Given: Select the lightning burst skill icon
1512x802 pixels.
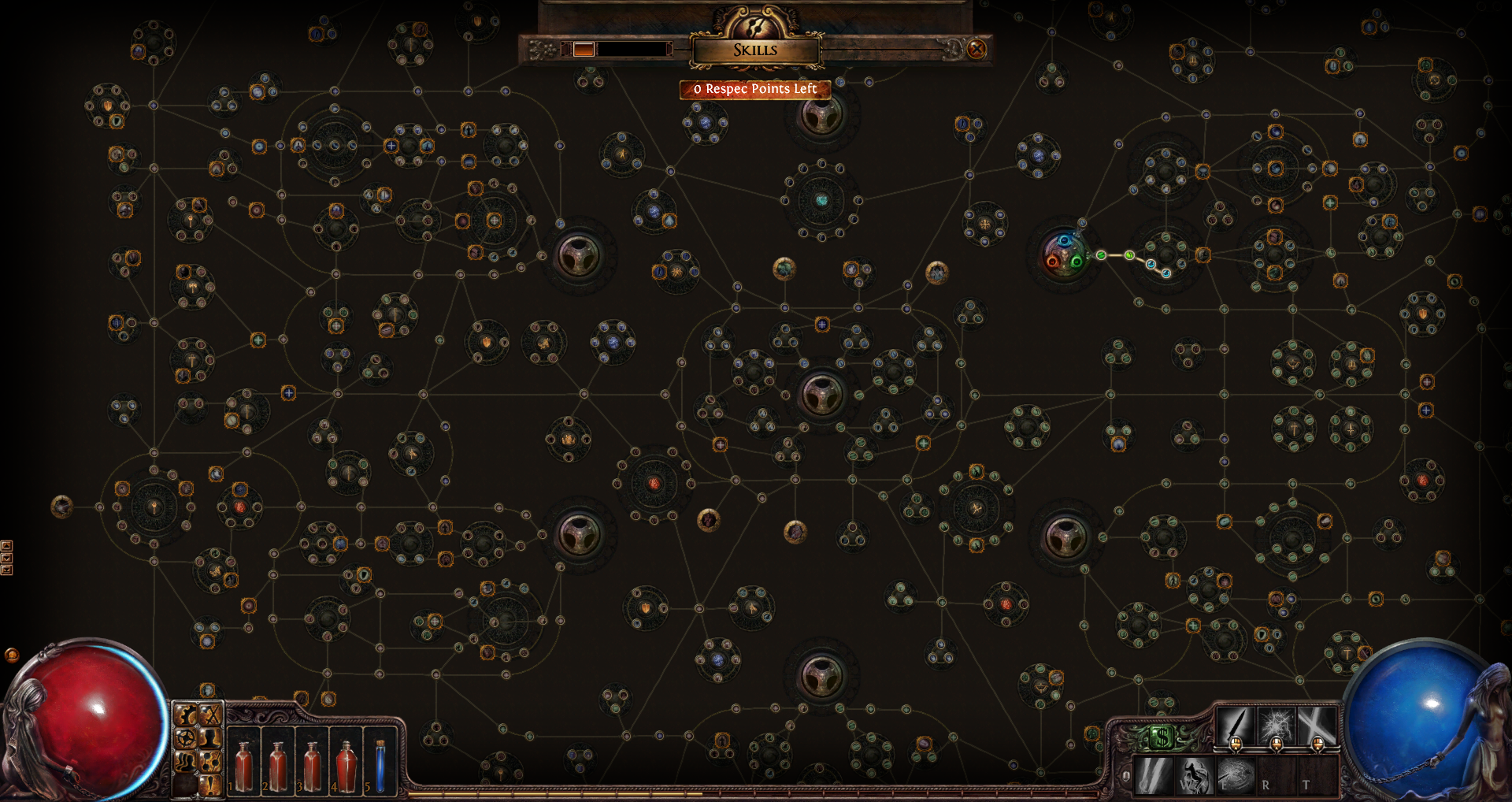Looking at the screenshot, I should pyautogui.click(x=1277, y=725).
